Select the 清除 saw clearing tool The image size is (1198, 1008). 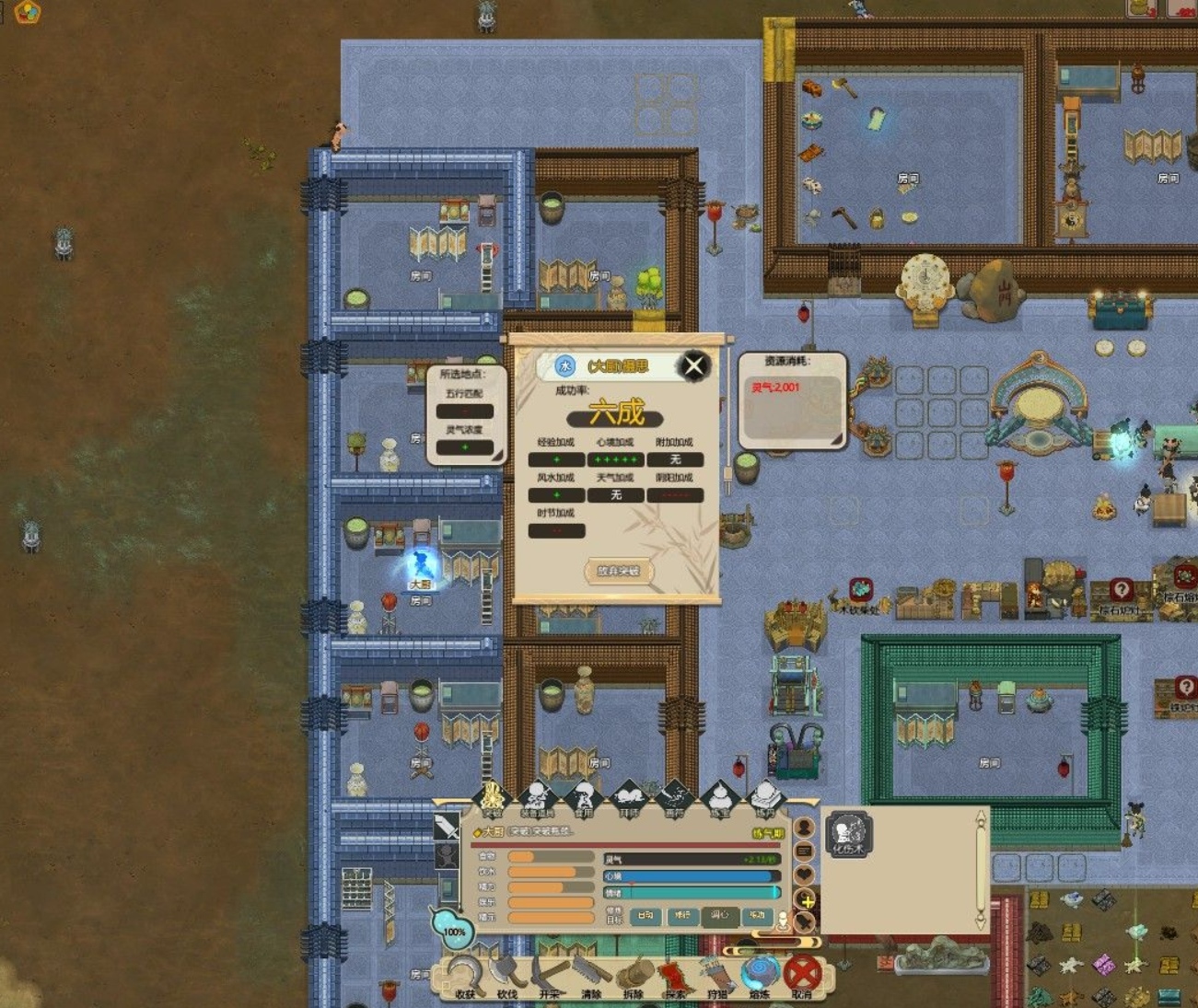pos(591,977)
